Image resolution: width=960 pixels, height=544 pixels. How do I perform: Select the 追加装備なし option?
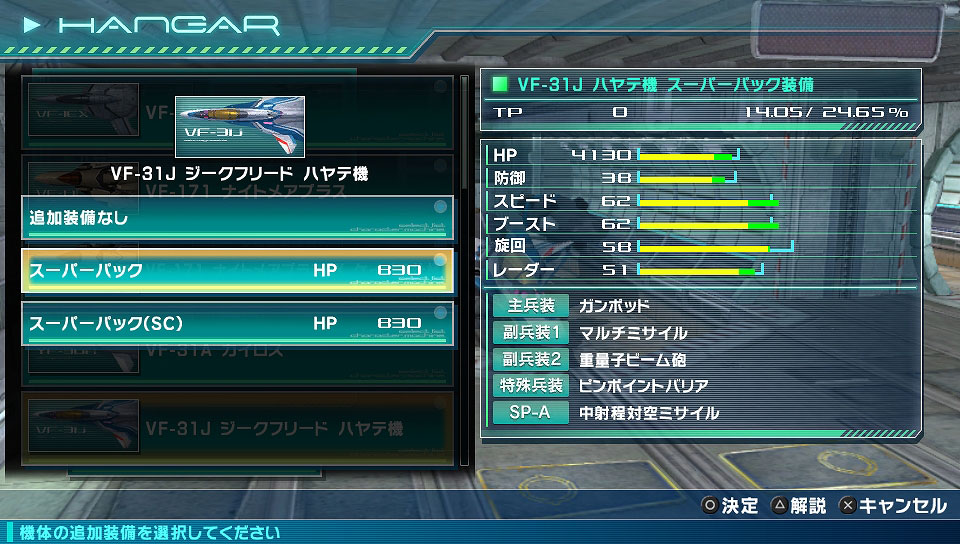pos(237,217)
